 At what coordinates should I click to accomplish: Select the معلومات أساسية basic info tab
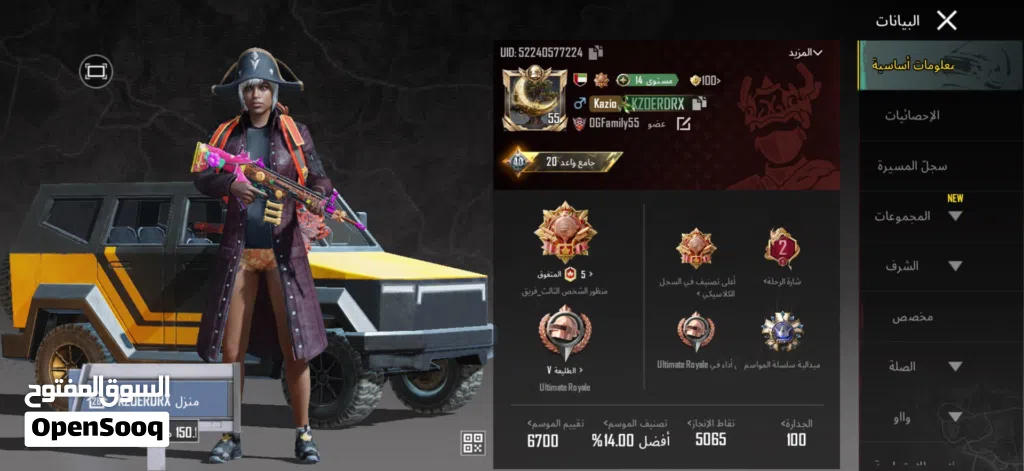click(912, 66)
